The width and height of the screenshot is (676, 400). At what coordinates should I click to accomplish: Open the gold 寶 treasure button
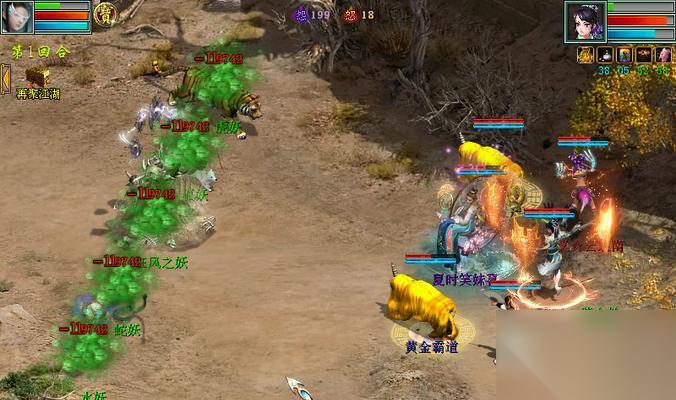[x=105, y=14]
